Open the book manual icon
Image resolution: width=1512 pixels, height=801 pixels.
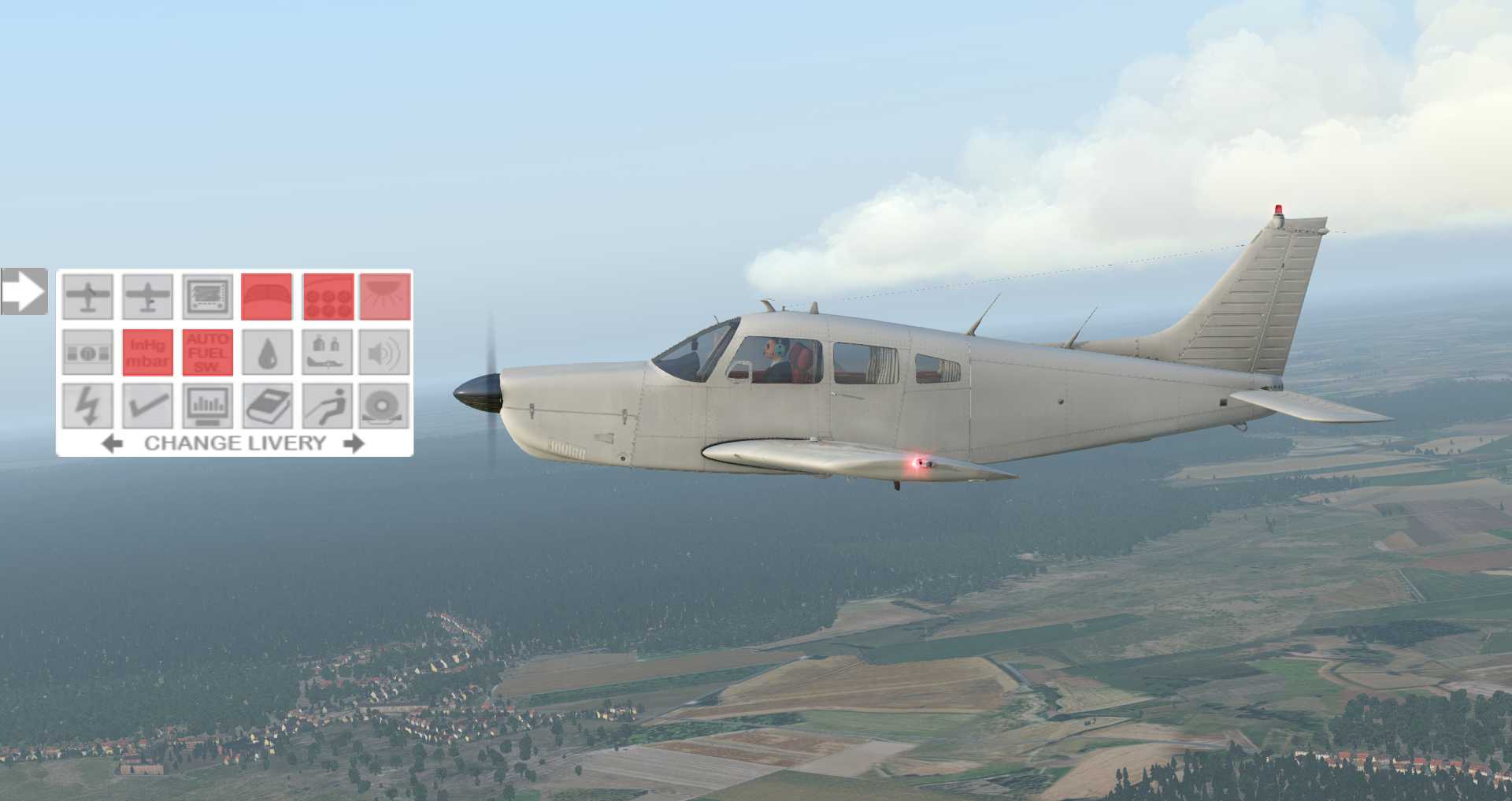tap(268, 406)
